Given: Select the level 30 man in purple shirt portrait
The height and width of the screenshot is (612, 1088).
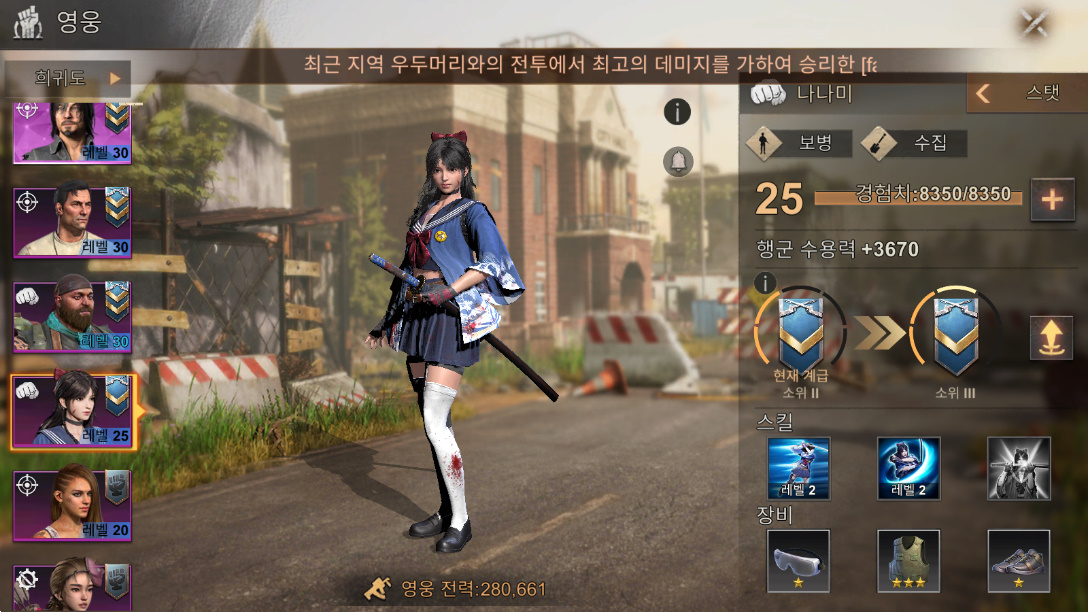Looking at the screenshot, I should [71, 220].
